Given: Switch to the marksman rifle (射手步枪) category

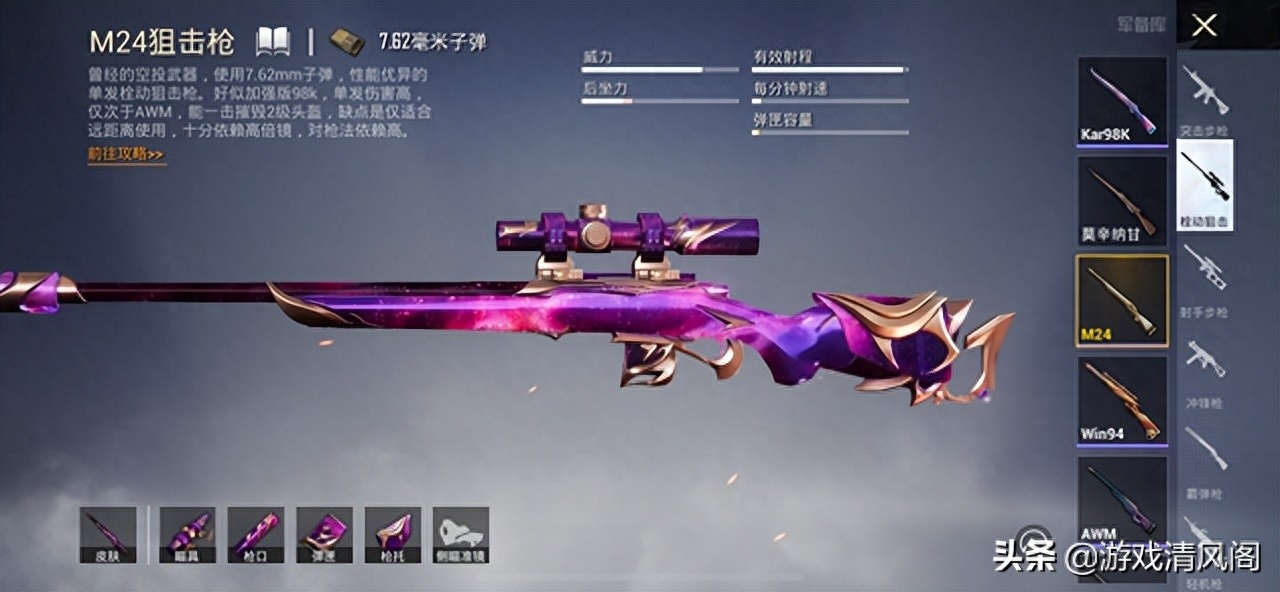Looking at the screenshot, I should [x=1205, y=277].
